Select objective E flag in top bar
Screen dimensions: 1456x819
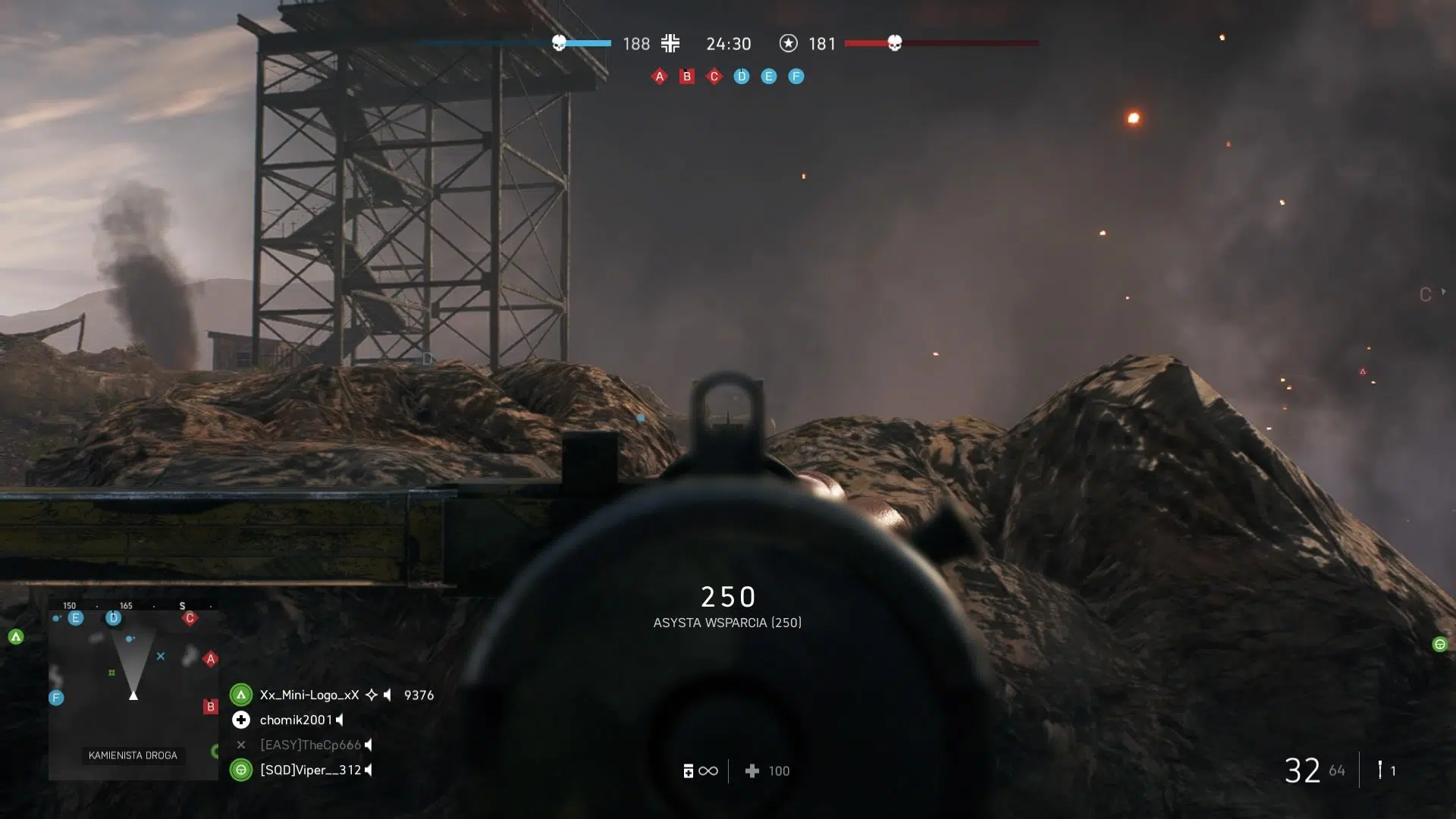[769, 77]
